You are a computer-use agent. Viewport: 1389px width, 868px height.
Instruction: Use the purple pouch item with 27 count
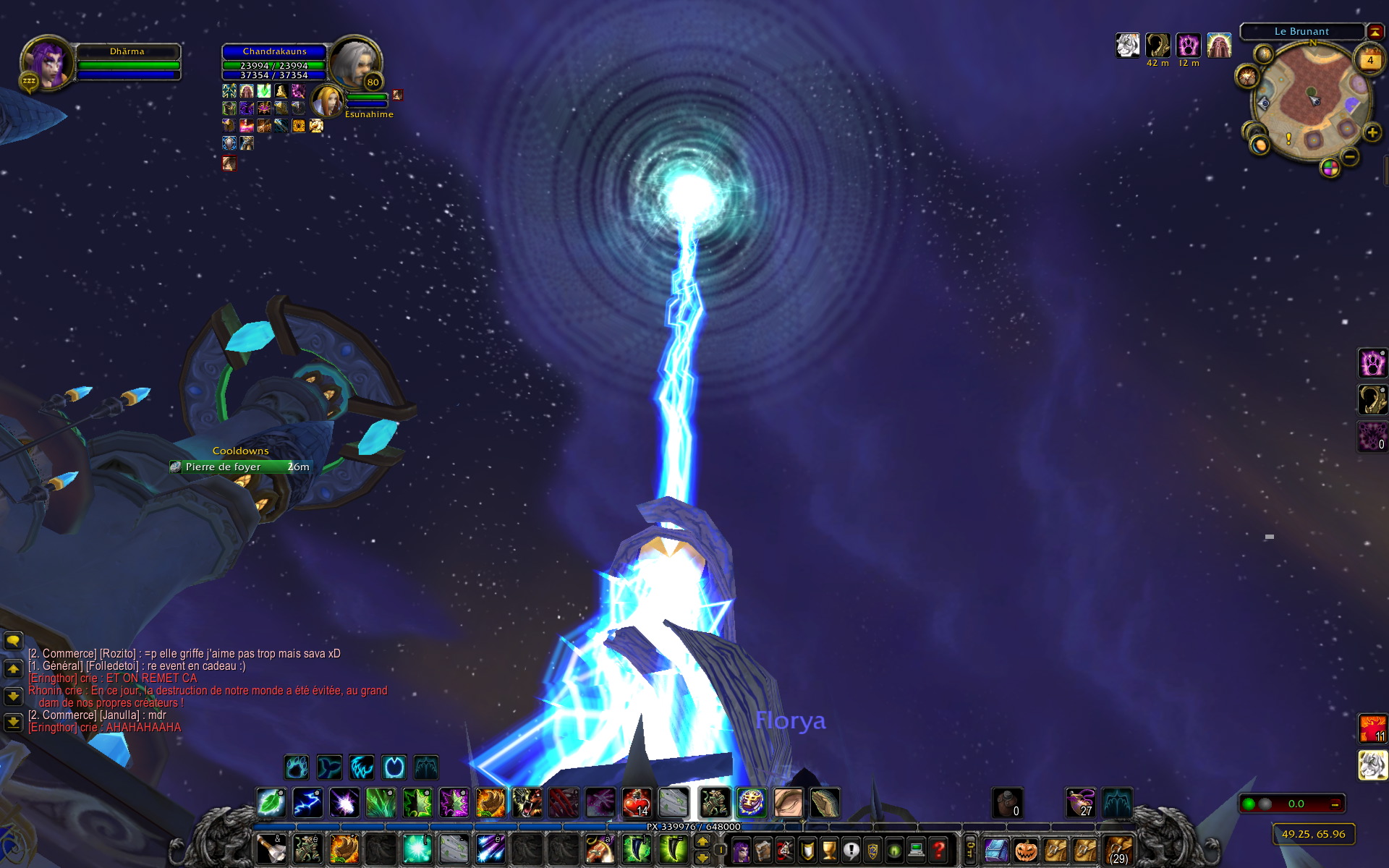pyautogui.click(x=1081, y=803)
